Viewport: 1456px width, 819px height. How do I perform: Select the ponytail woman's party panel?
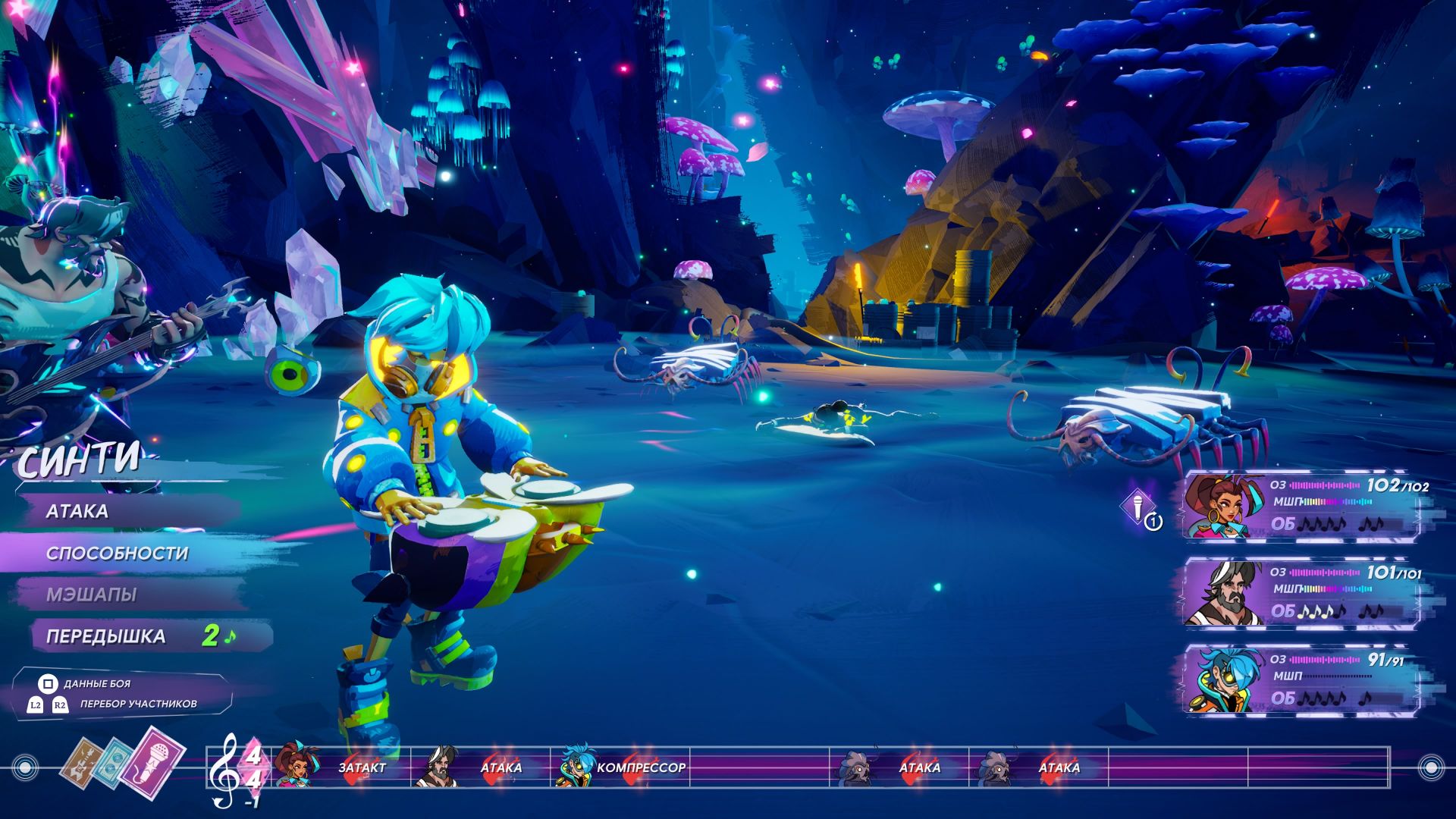[x=1301, y=506]
